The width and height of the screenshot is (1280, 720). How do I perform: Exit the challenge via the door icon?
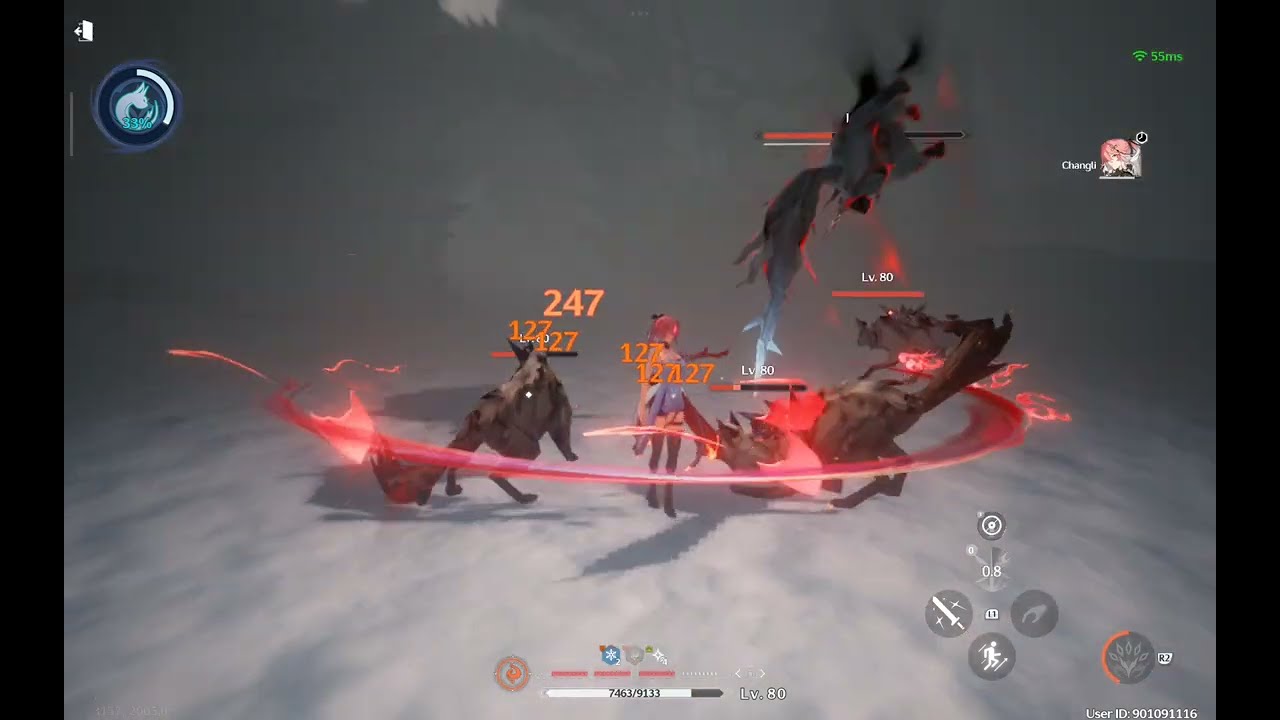(x=84, y=31)
